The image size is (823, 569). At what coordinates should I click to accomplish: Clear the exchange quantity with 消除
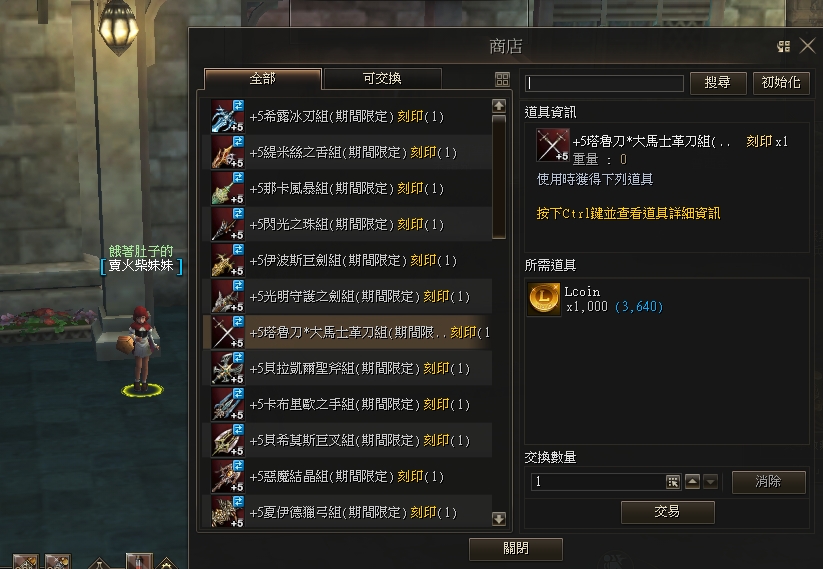click(x=768, y=482)
